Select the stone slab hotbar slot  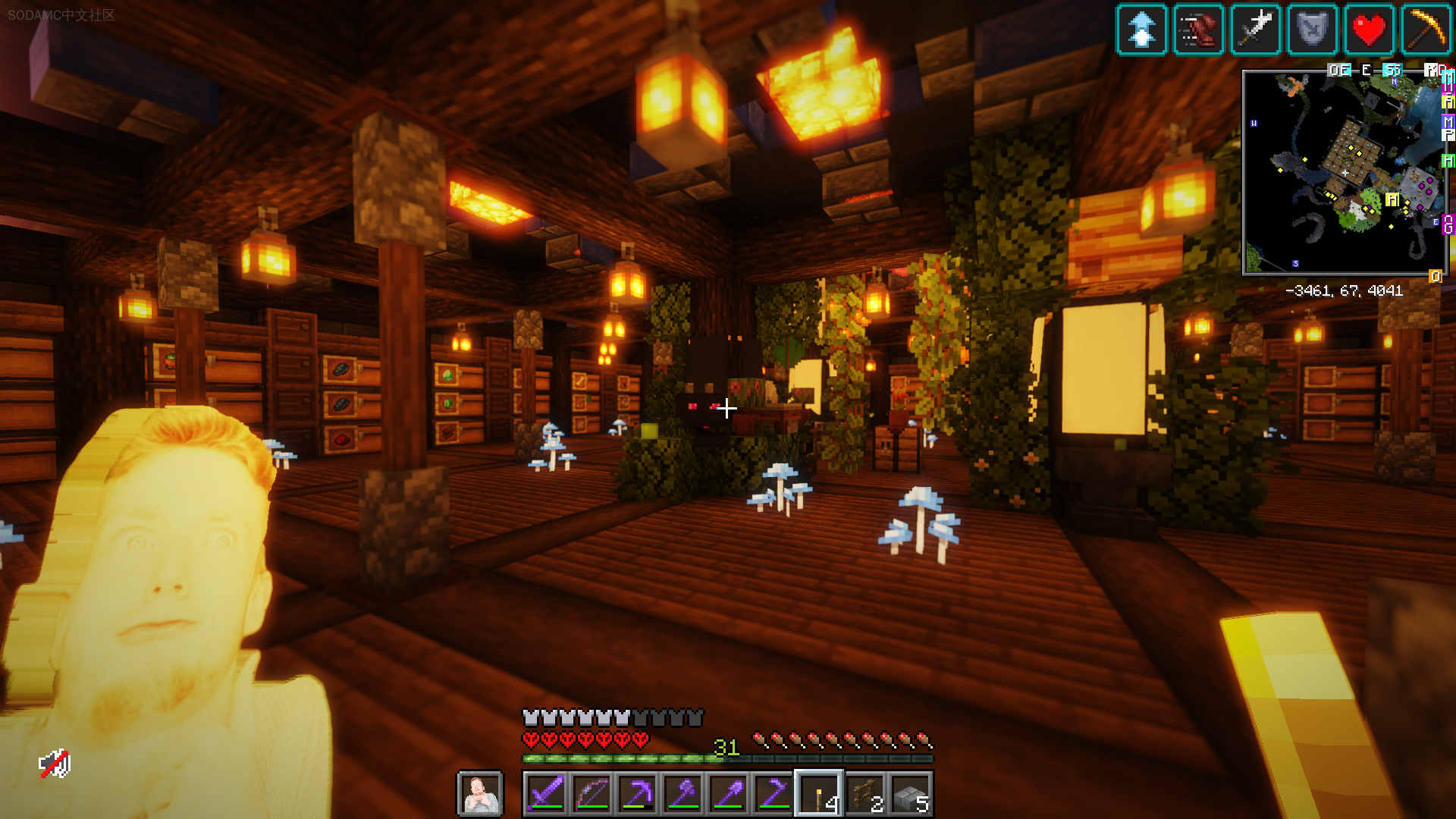click(911, 794)
